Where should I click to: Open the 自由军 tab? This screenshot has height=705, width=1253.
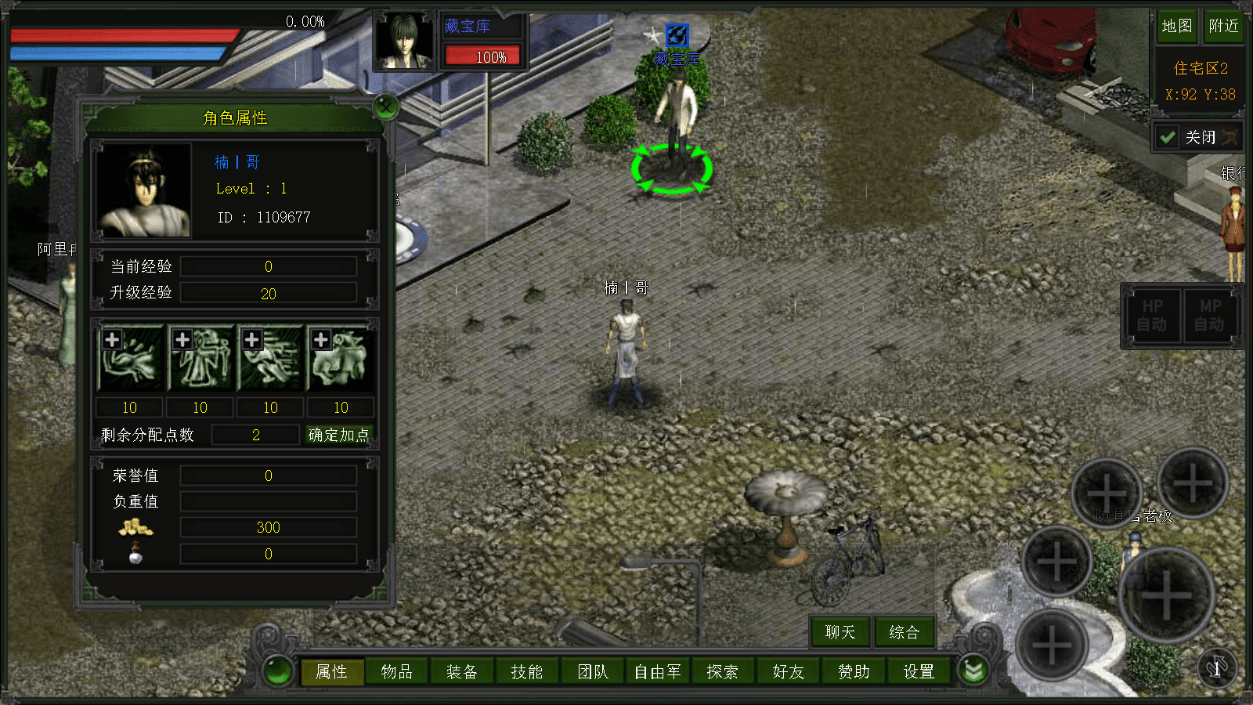(x=657, y=672)
